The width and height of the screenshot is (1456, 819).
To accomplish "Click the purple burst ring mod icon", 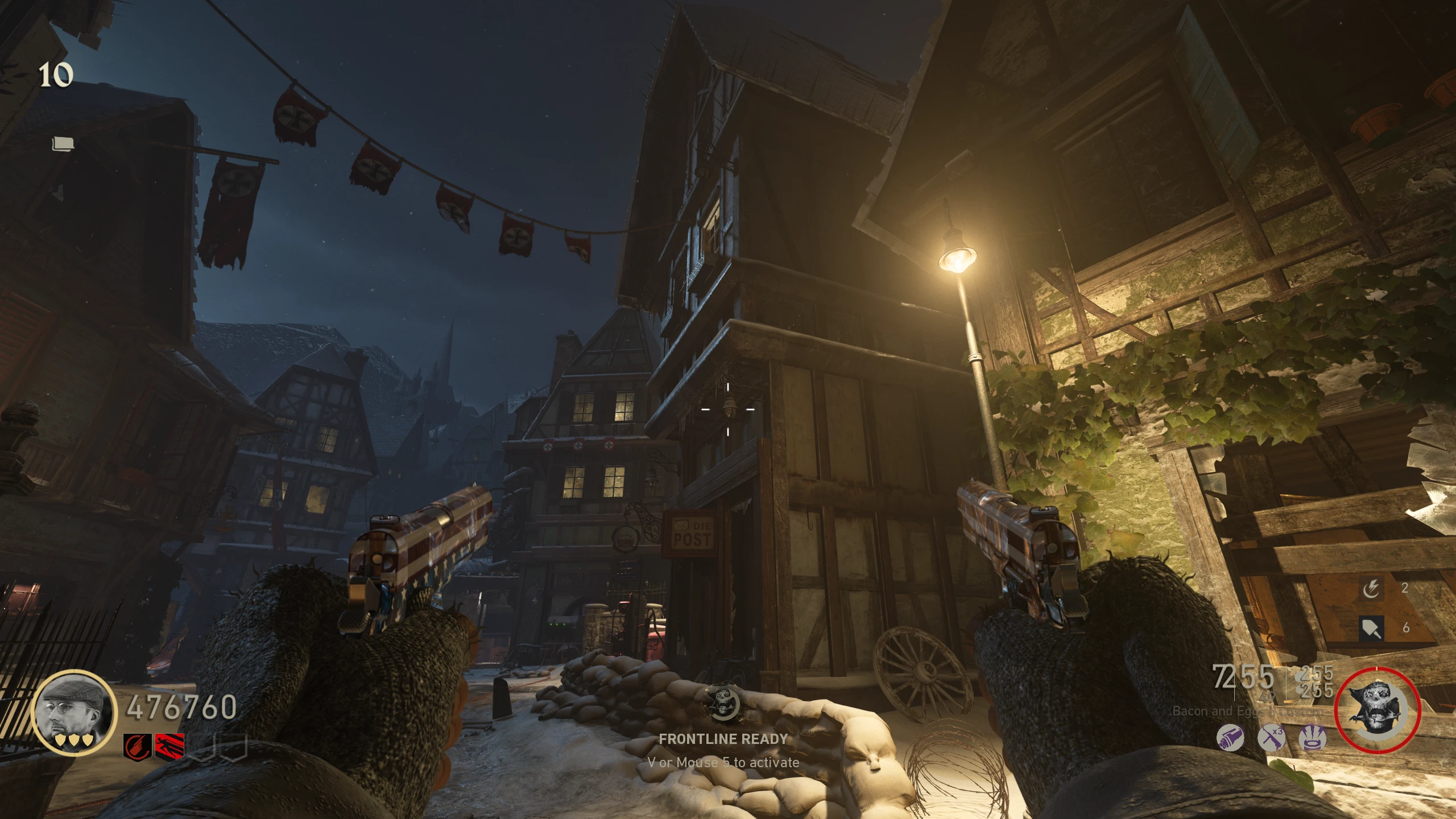I will (1313, 738).
